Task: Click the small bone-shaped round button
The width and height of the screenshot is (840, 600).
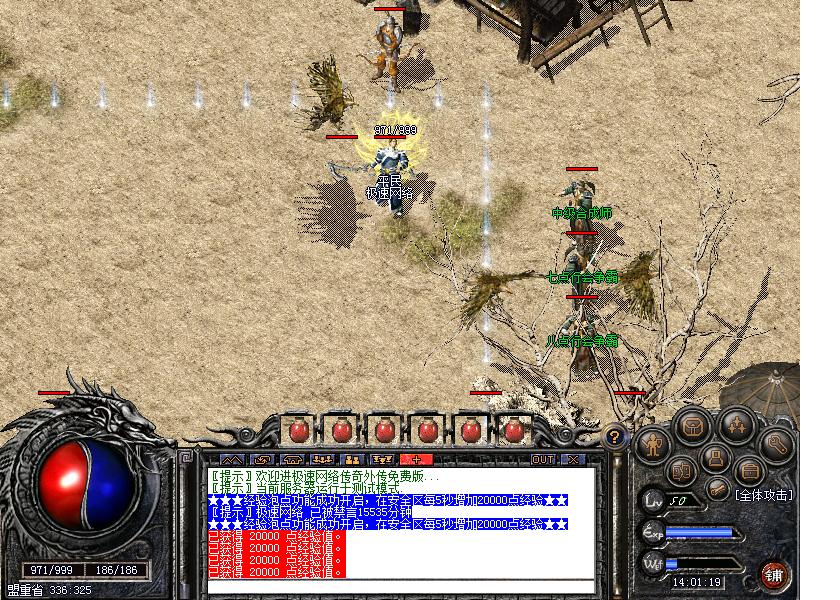Action: pos(717,489)
